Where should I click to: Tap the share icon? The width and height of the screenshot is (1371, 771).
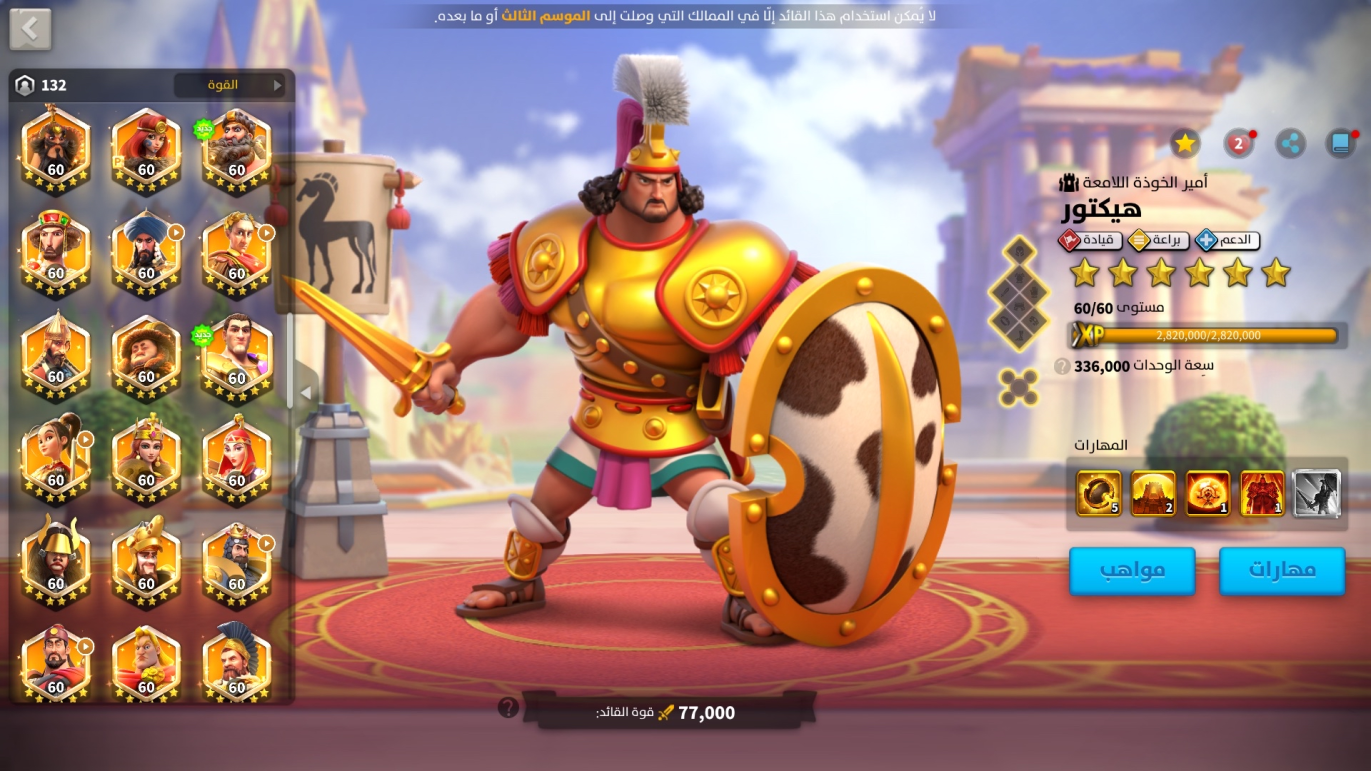[x=1291, y=144]
